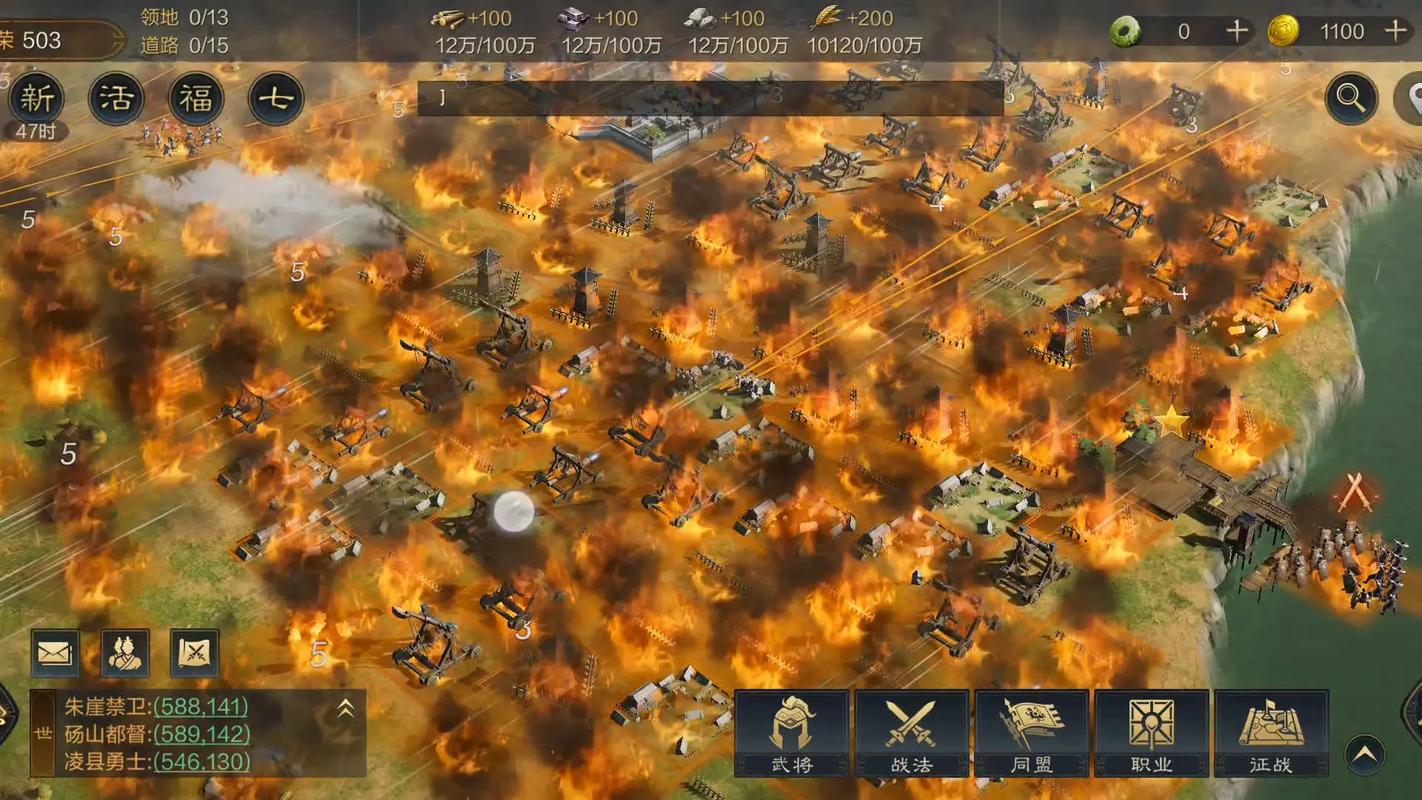The height and width of the screenshot is (800, 1422).
Task: Open the 同盟 alliance menu
Action: [x=1031, y=733]
